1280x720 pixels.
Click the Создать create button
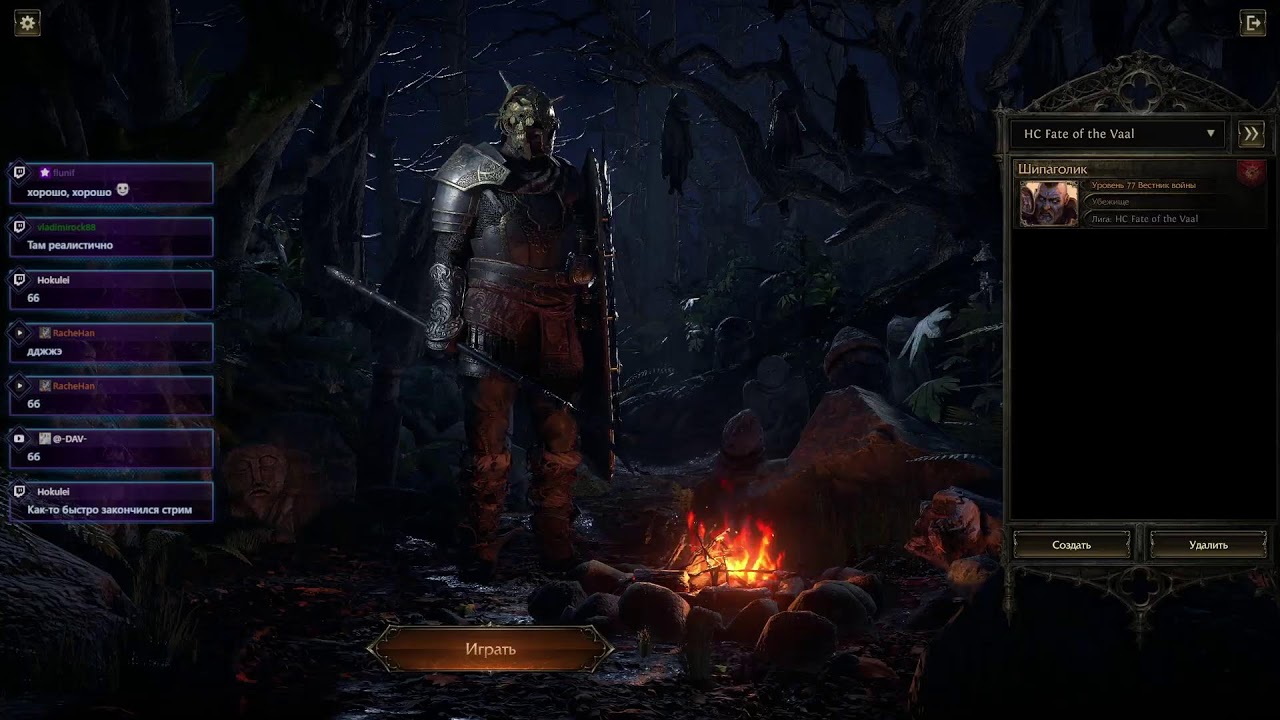click(1071, 545)
